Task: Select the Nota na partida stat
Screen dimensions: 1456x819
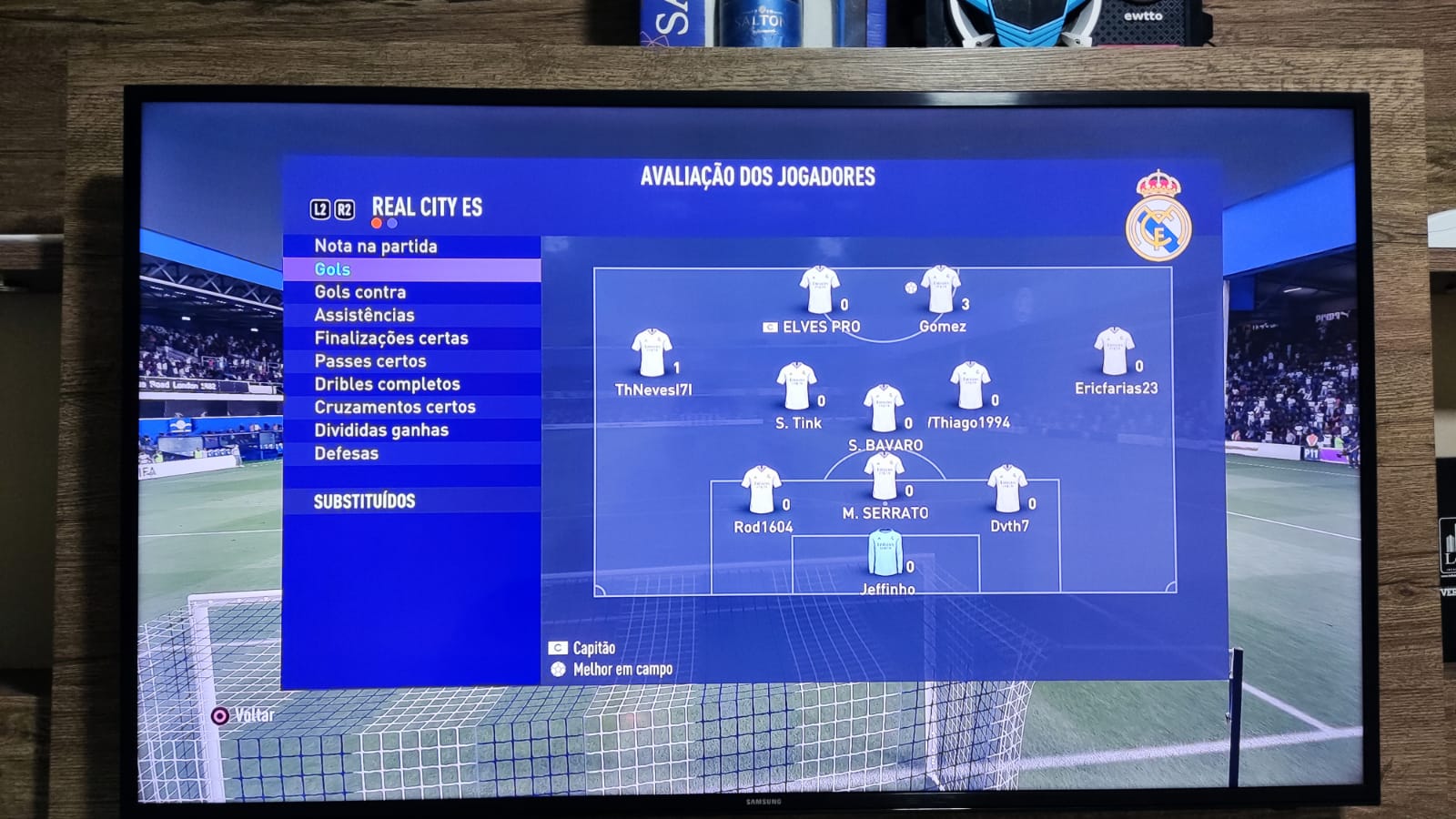Action: click(376, 247)
